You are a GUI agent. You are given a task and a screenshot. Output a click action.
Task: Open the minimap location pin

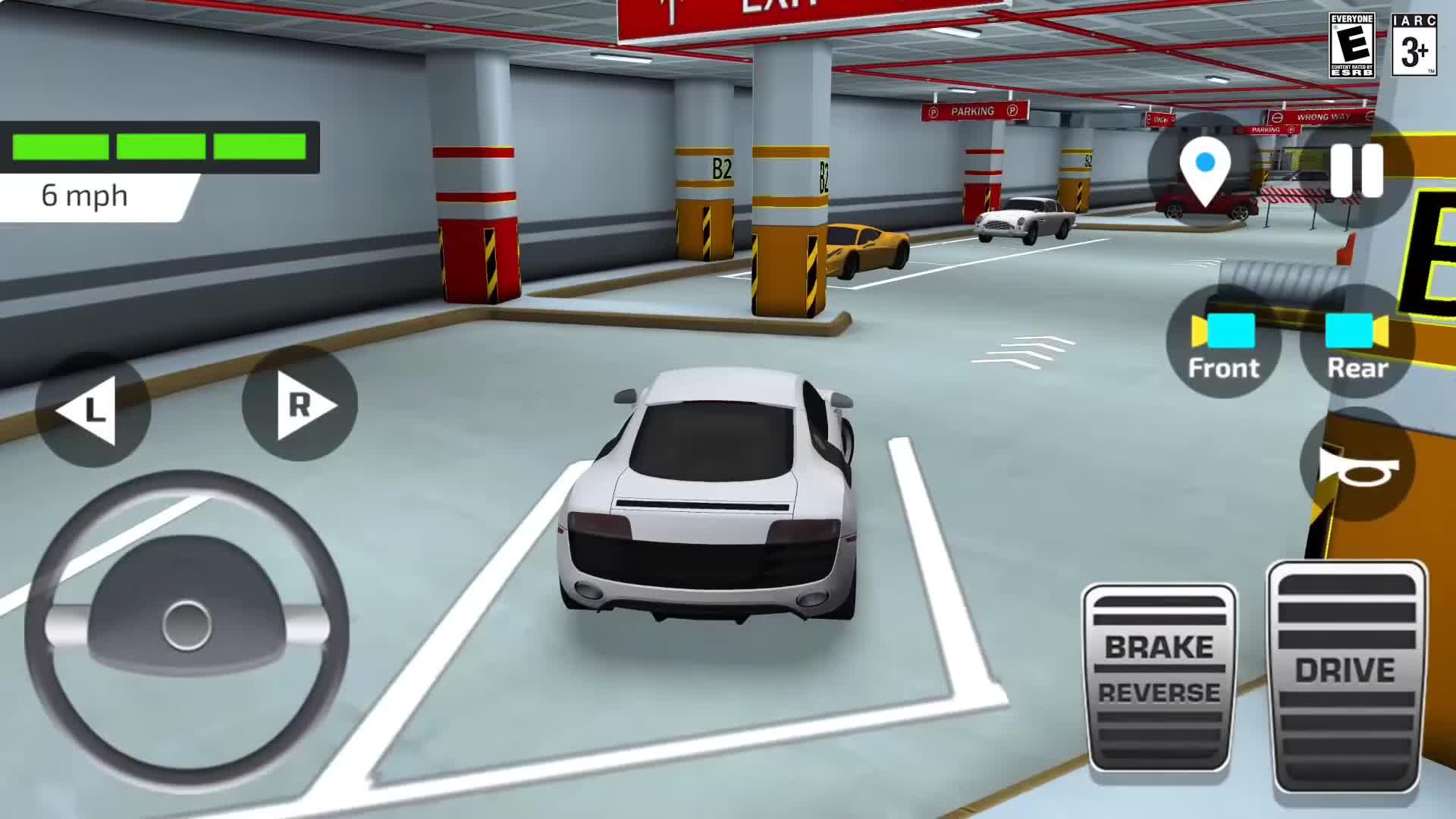tap(1204, 165)
